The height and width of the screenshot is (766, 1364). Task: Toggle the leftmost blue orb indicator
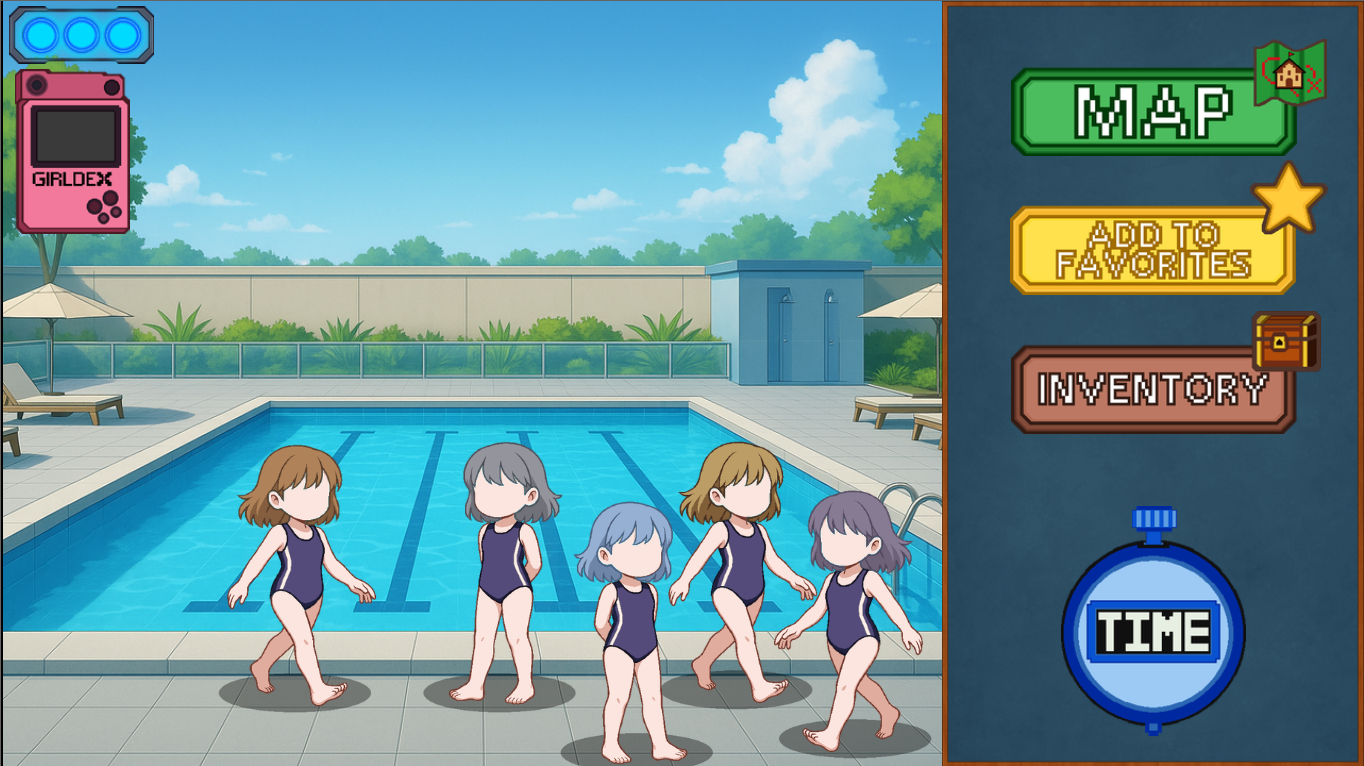[x=39, y=36]
